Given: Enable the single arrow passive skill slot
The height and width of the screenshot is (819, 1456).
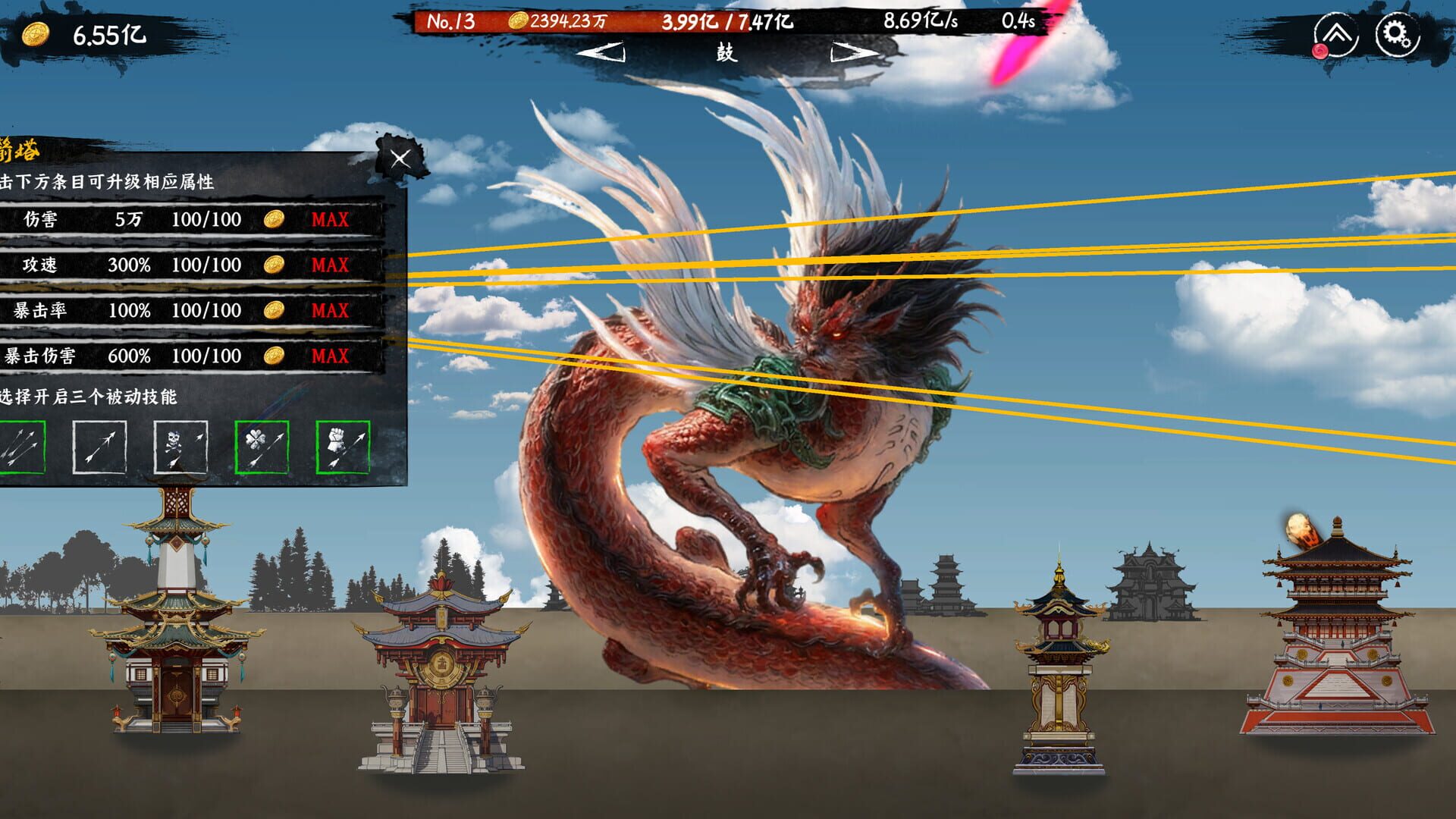Looking at the screenshot, I should click(99, 447).
